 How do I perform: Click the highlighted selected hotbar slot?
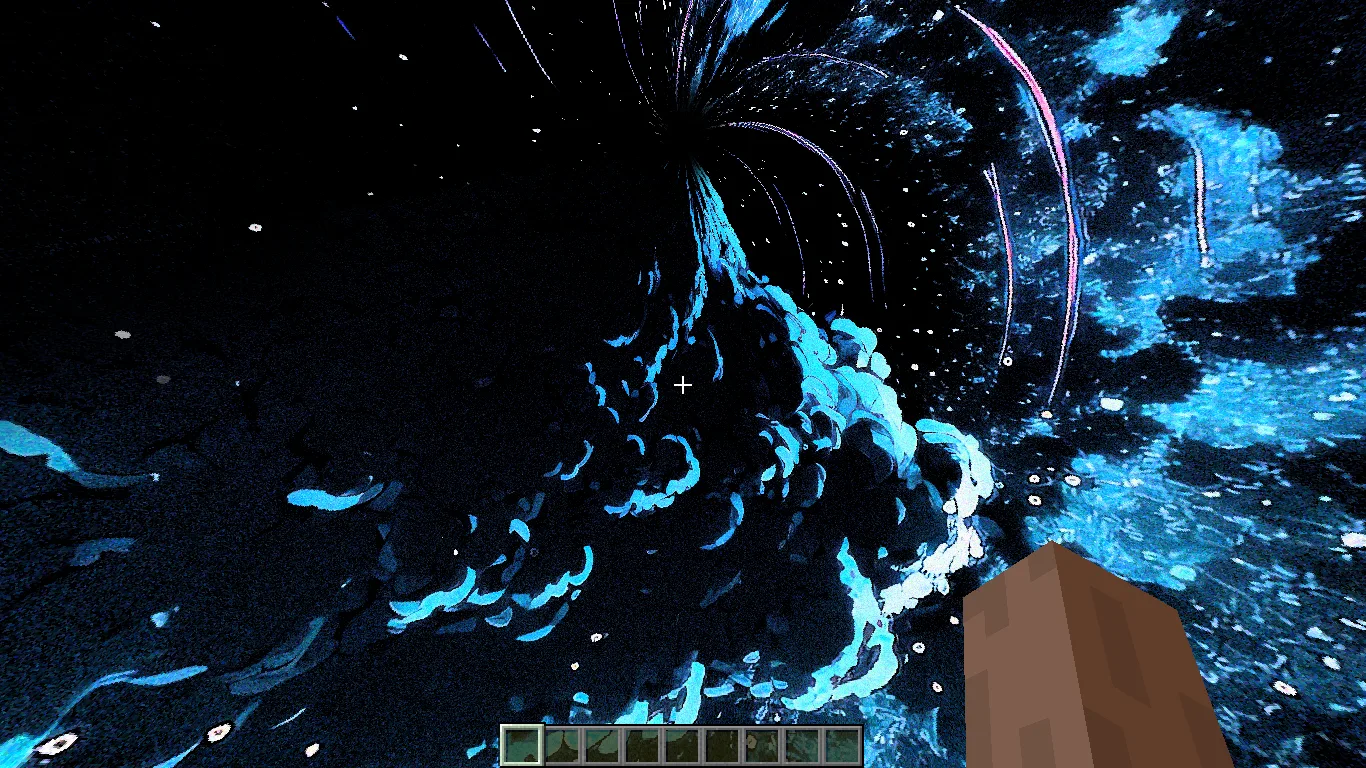pos(522,745)
